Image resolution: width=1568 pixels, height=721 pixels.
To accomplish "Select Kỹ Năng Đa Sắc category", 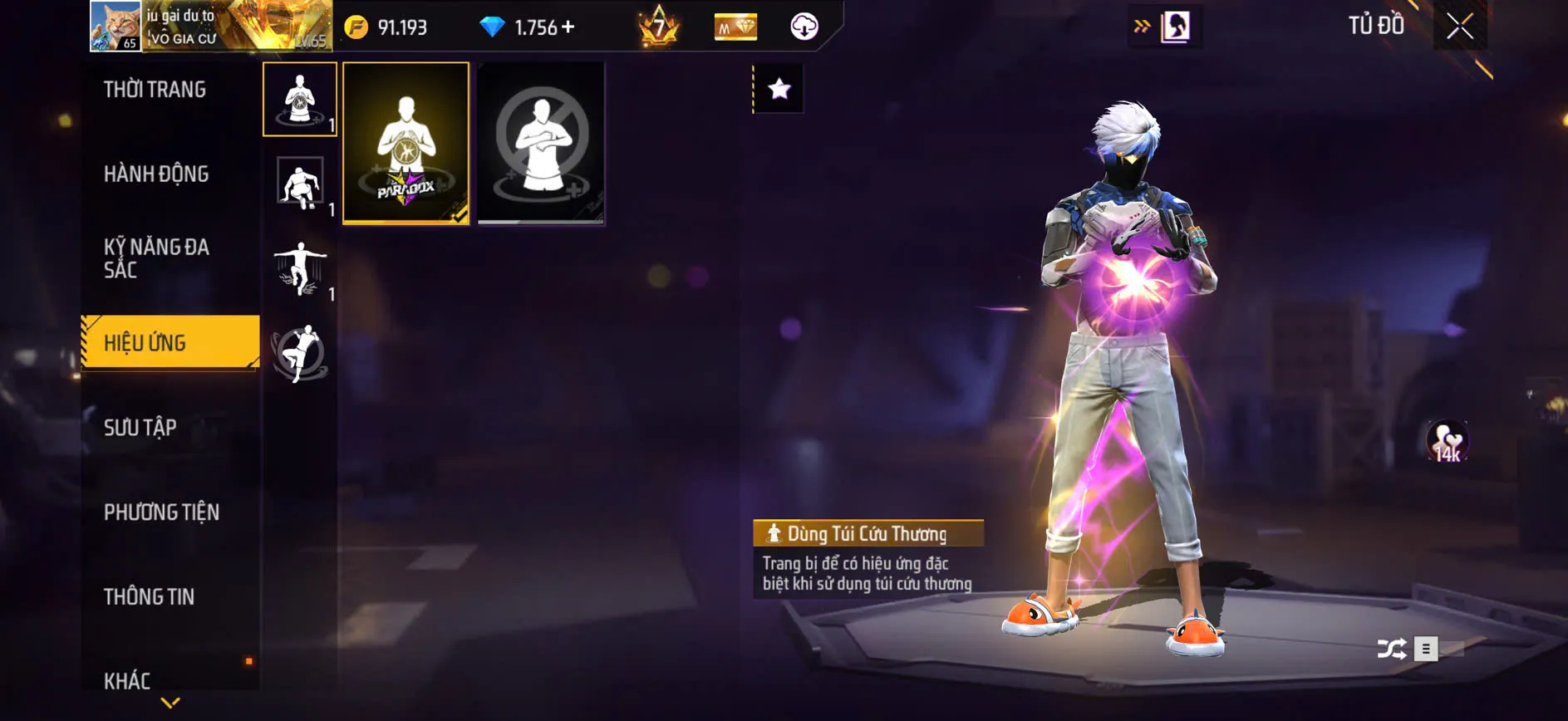I will click(156, 258).
